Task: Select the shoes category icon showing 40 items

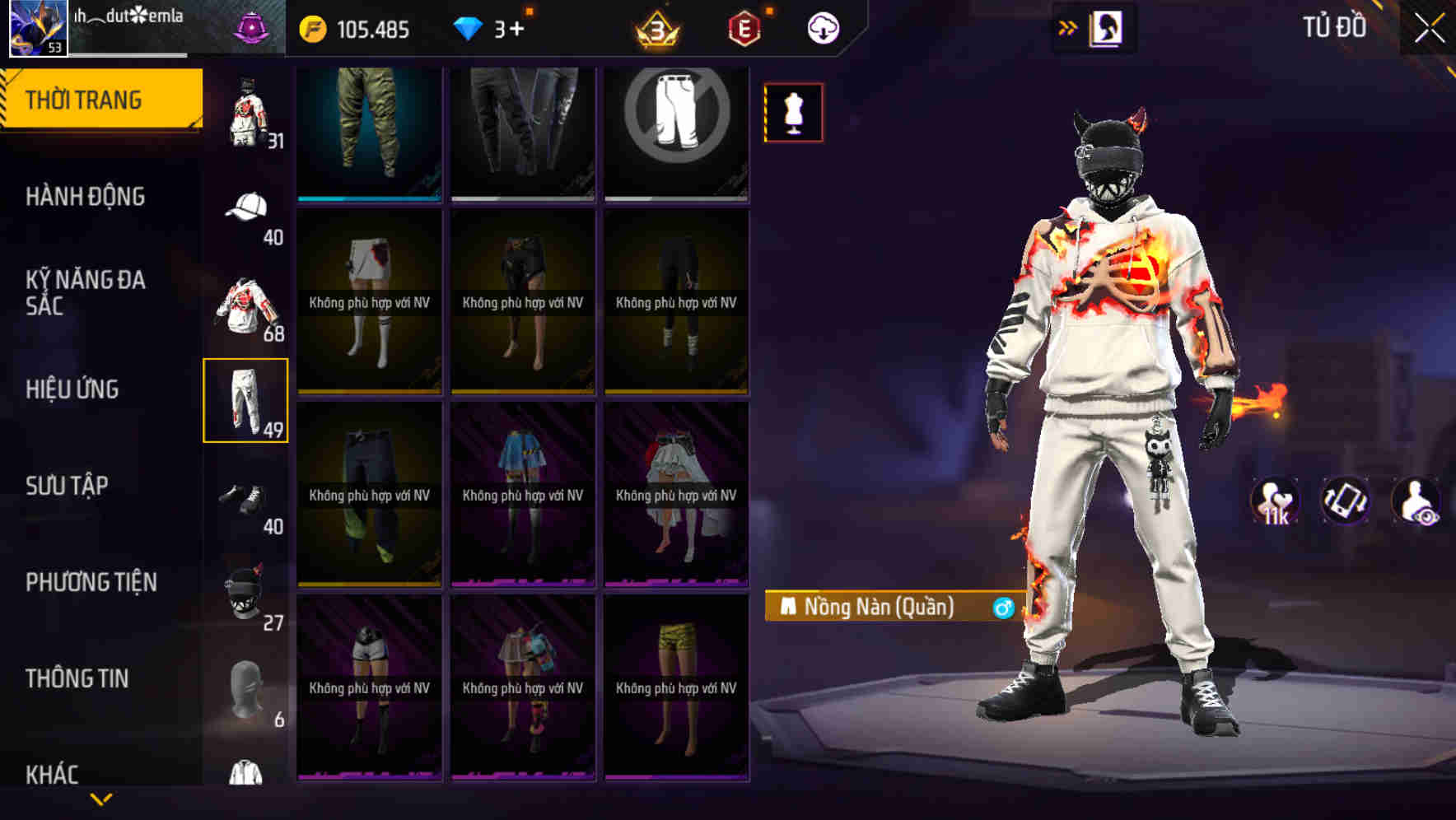Action: pos(246,498)
